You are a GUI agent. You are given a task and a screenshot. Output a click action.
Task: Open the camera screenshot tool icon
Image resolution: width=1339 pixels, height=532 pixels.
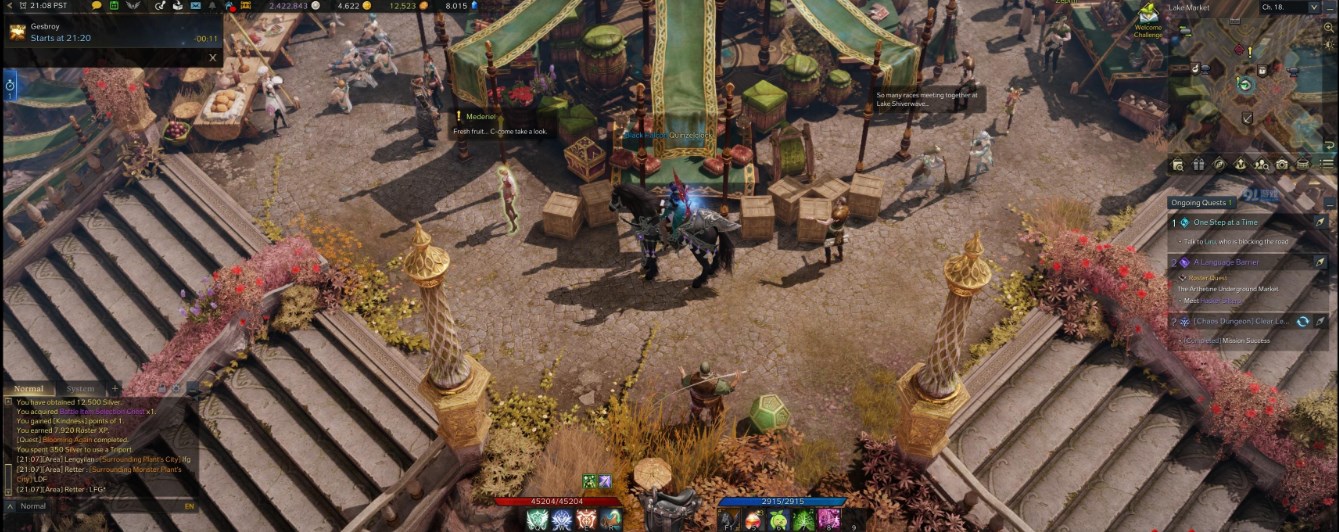click(x=1282, y=164)
